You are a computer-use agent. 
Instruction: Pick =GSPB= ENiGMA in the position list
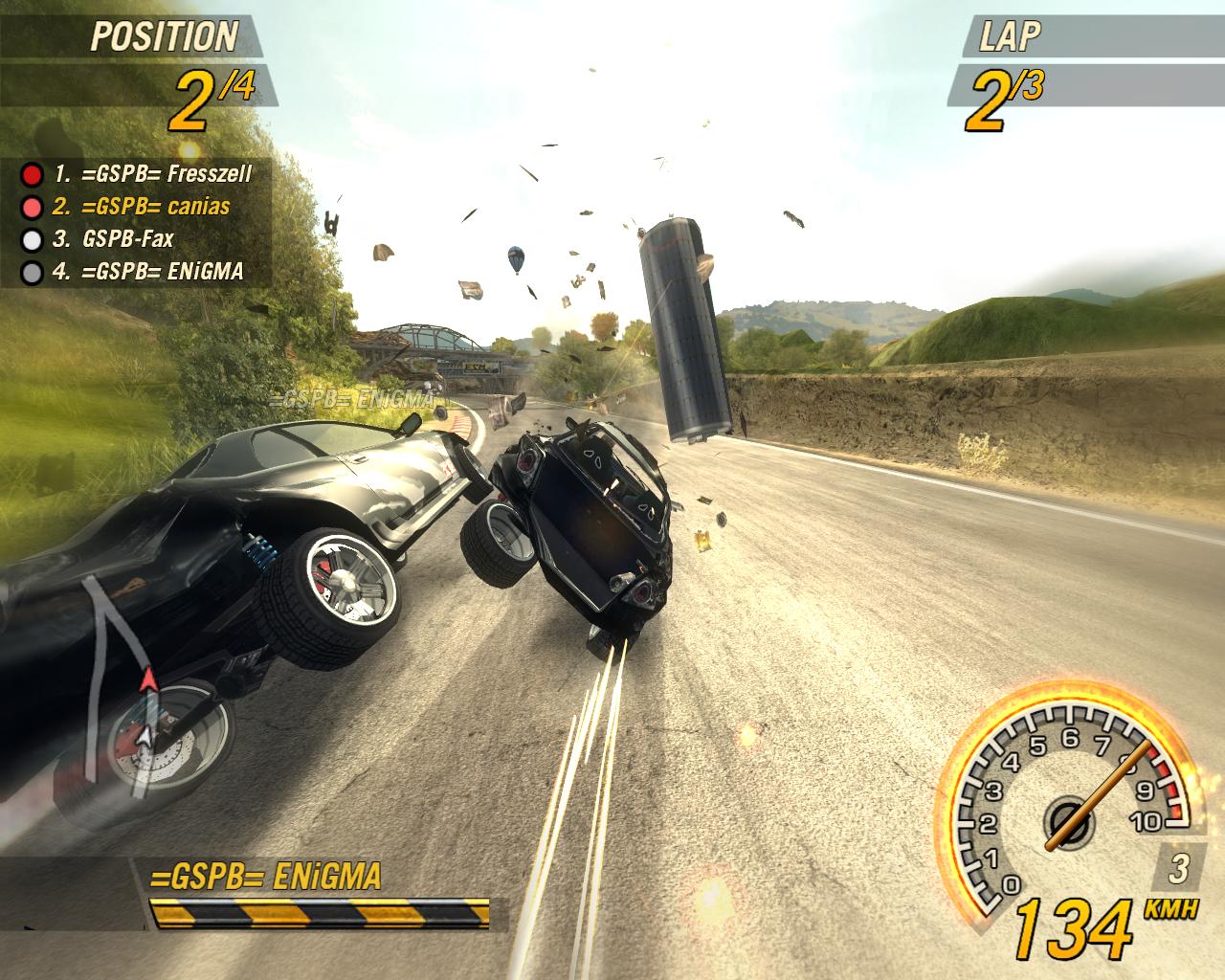tap(147, 271)
